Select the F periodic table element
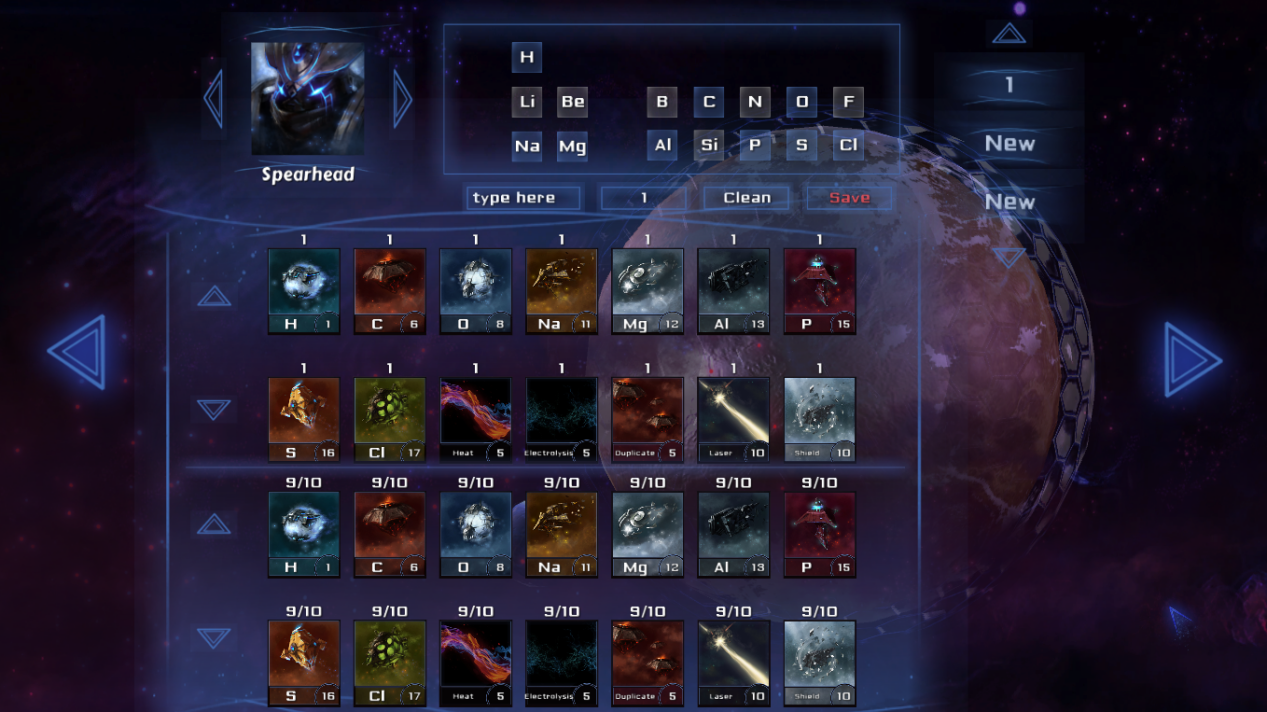Viewport: 1267px width, 712px height. pyautogui.click(x=848, y=101)
